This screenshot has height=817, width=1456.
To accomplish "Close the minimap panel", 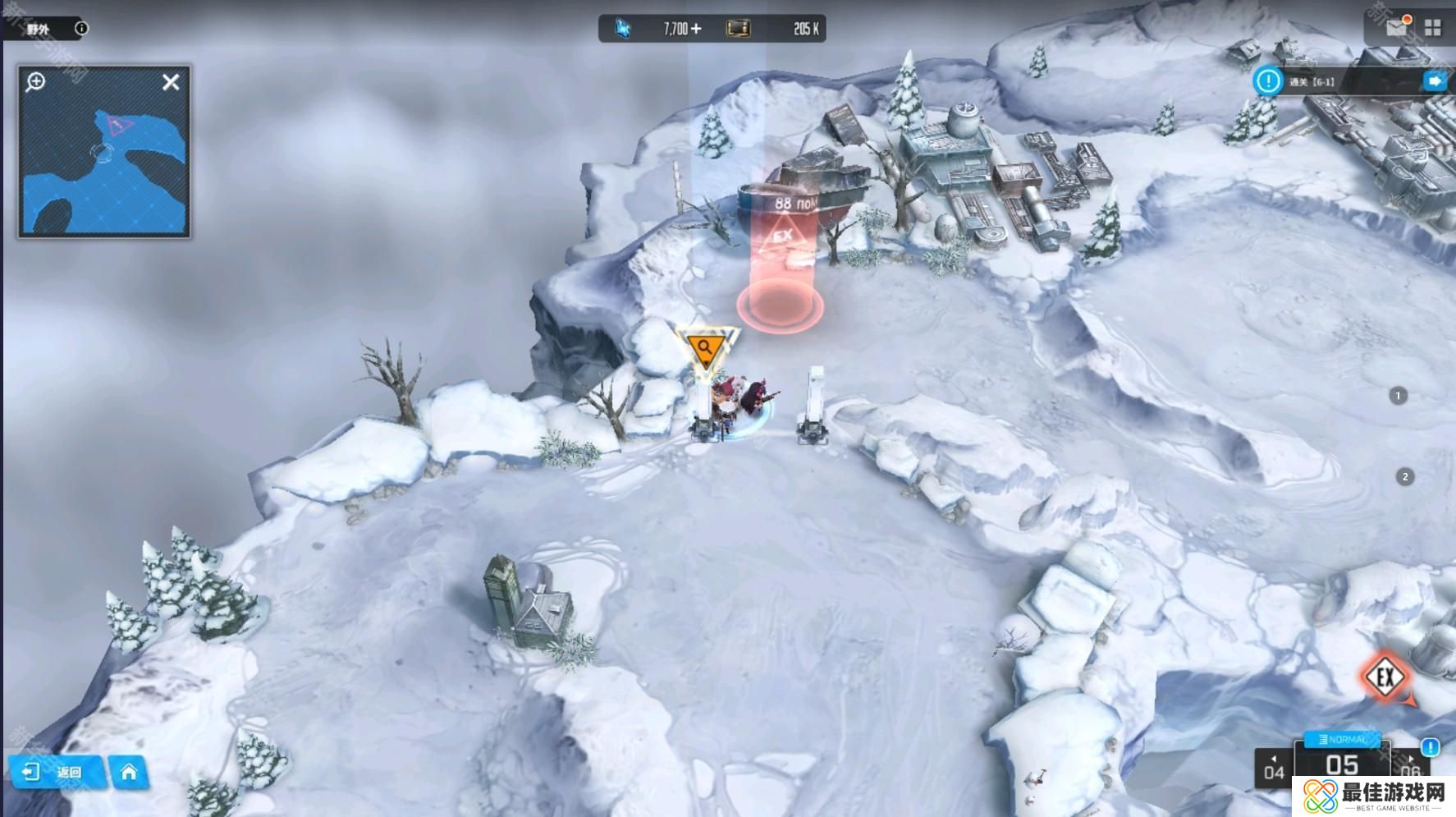I will pos(171,82).
